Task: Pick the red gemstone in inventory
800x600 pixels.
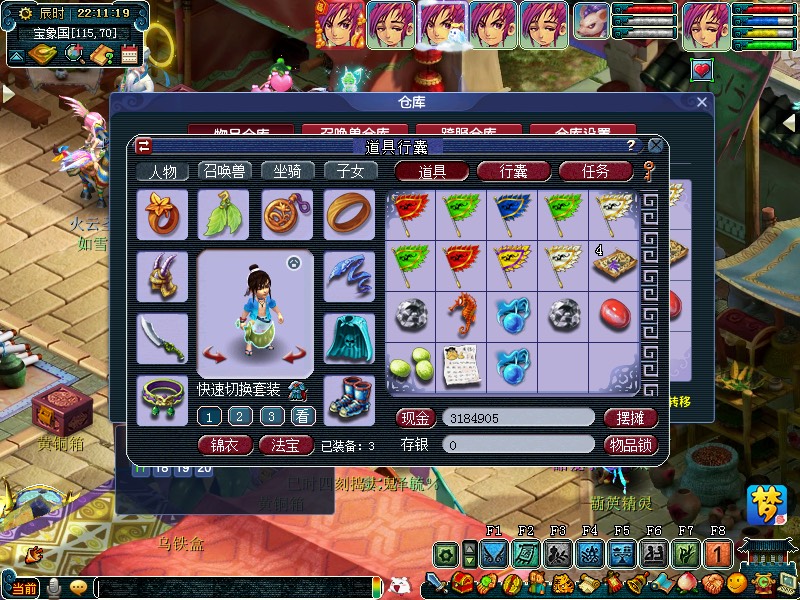Action: click(615, 313)
